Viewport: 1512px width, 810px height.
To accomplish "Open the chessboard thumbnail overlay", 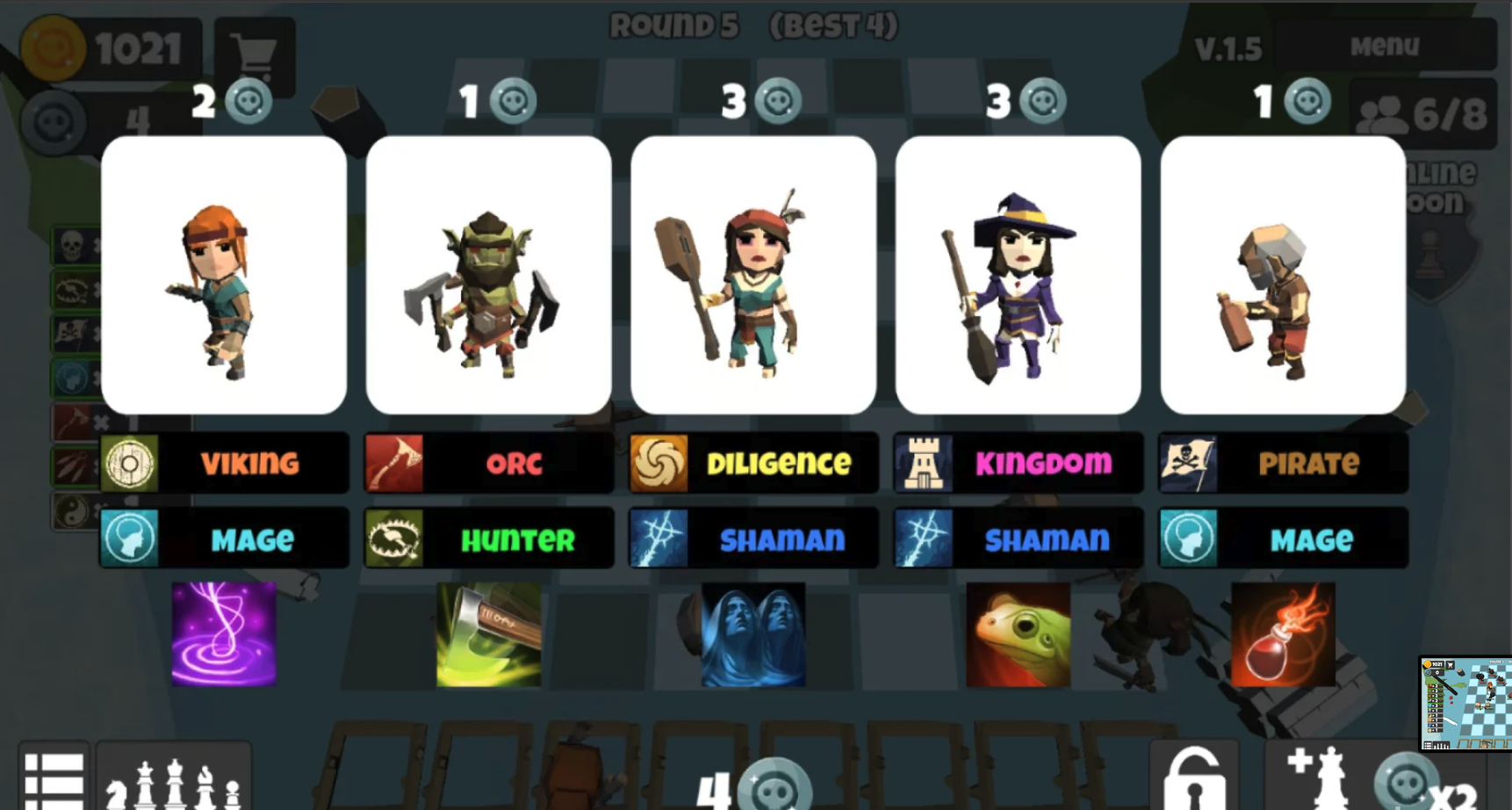I will coord(1465,703).
